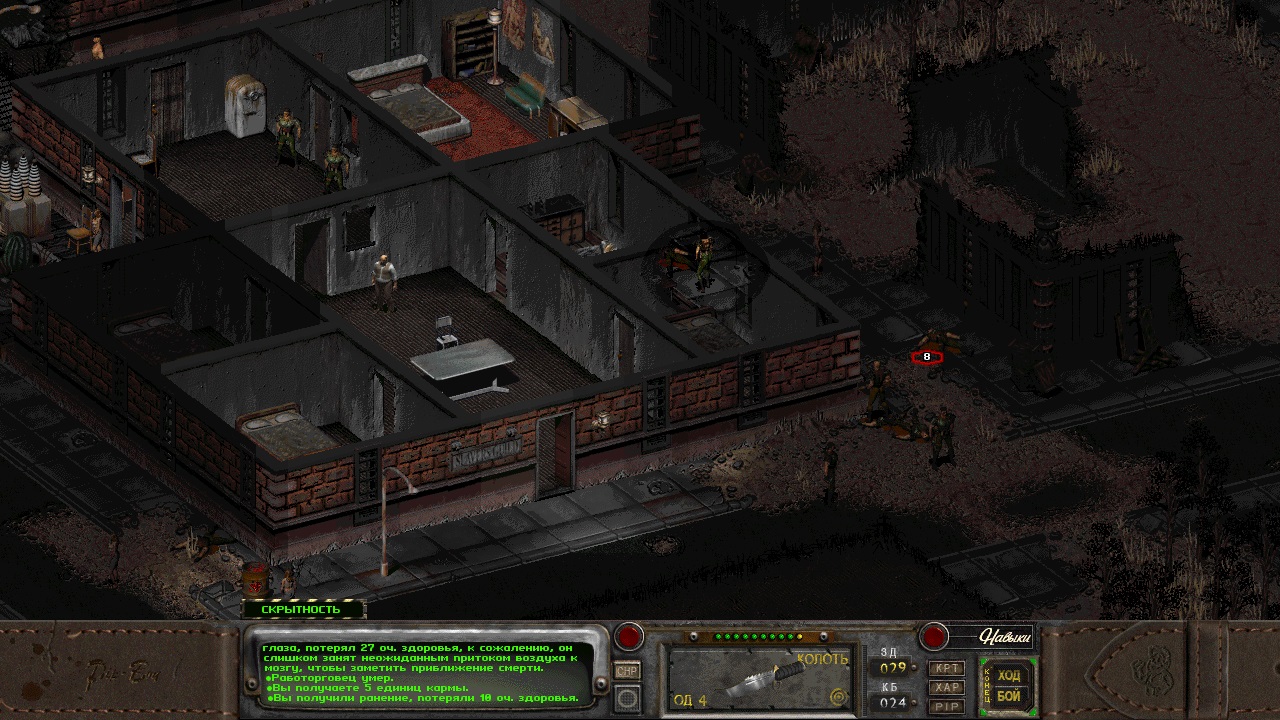Screen dimensions: 1280x720
Task: Open inventory with the СНР button
Action: [x=628, y=672]
